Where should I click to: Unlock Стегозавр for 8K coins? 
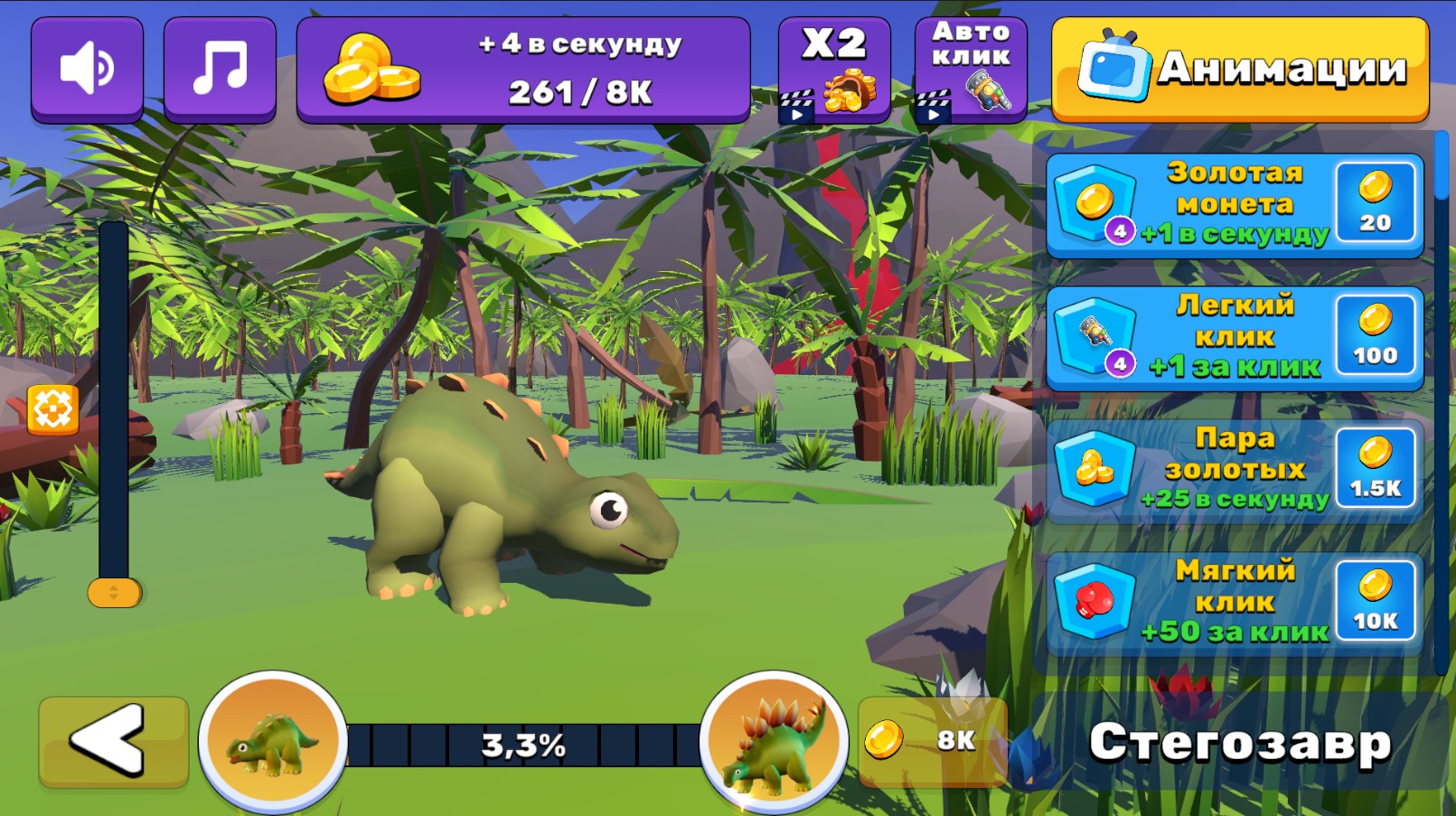pyautogui.click(x=931, y=740)
